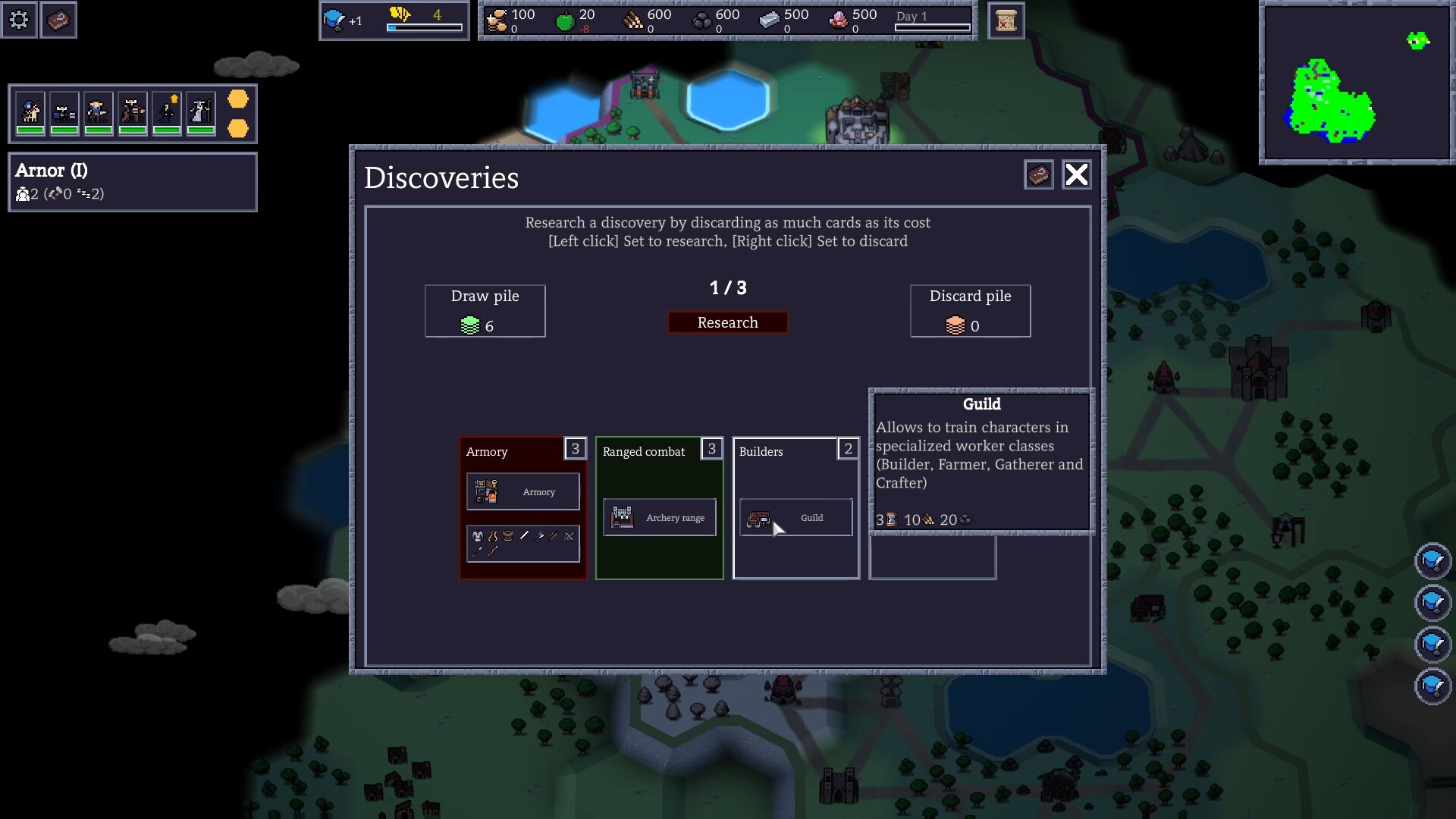The image size is (1456, 819).
Task: Open the discoveries book icon top-left
Action: (58, 20)
